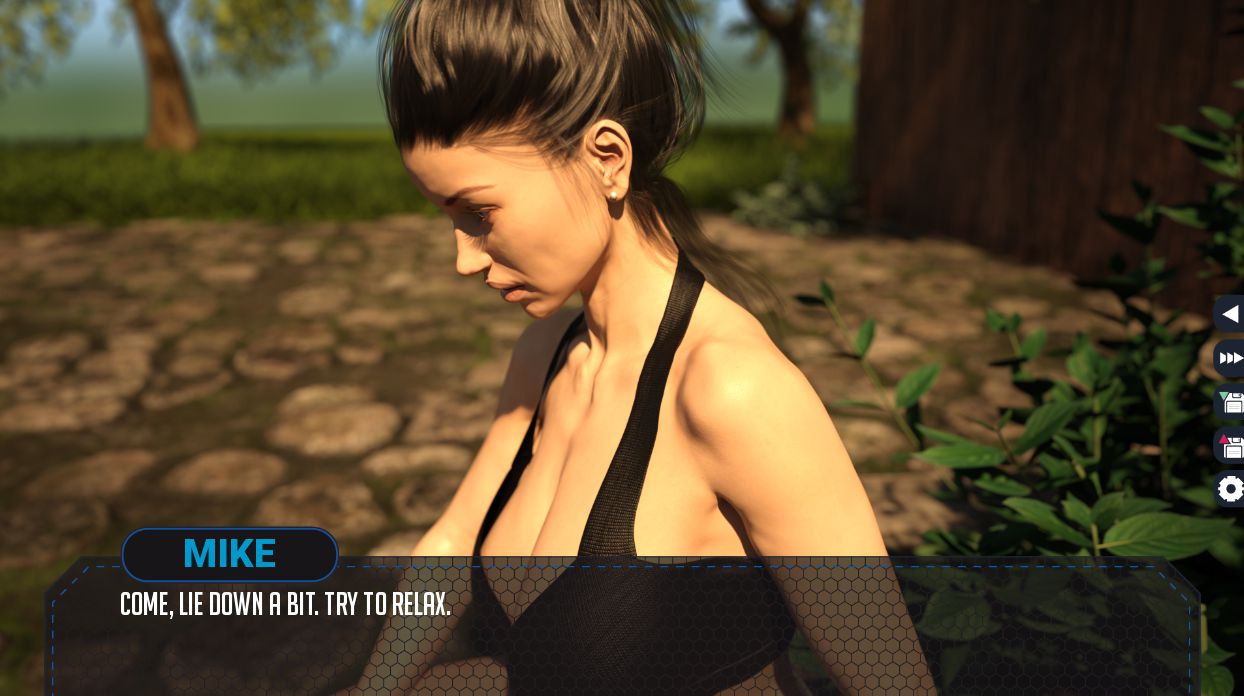Click the floppy disk icon with red arrow
Screen dimensions: 1244x696
click(1230, 446)
